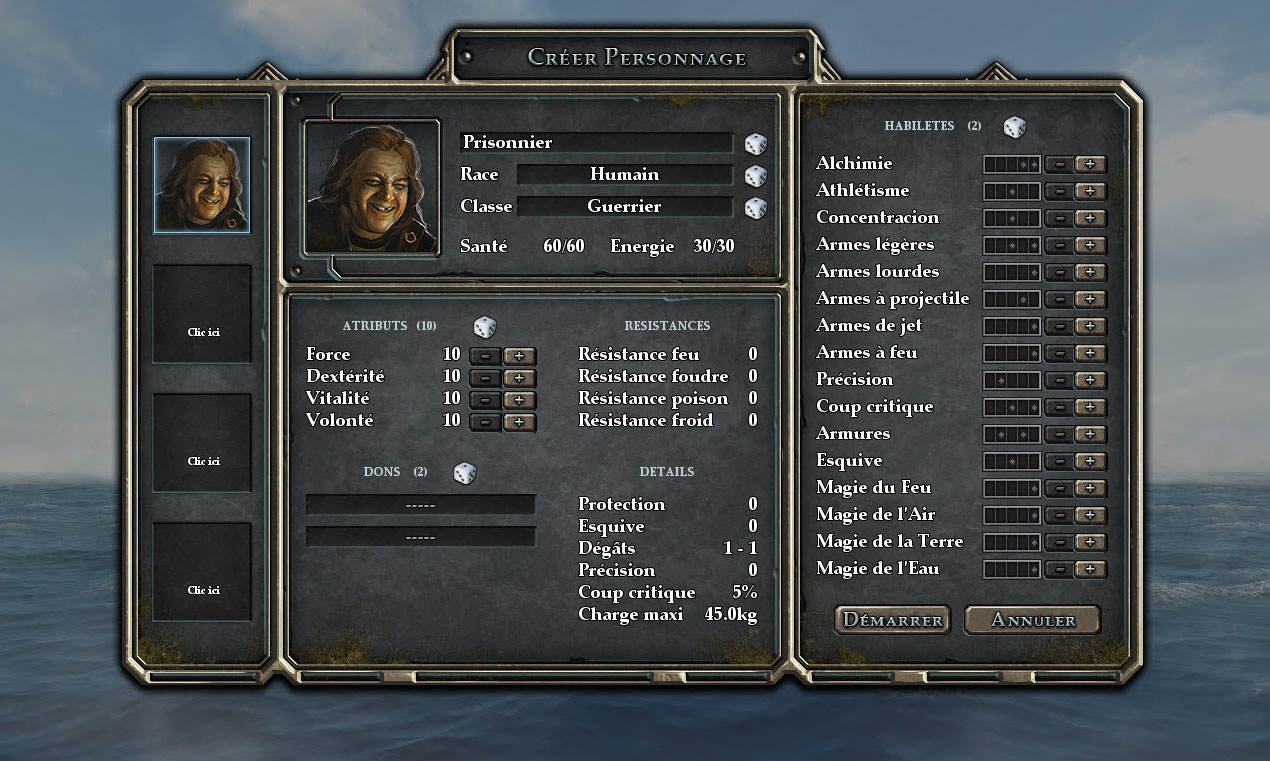Select the first party member portrait
1270x761 pixels.
point(202,186)
